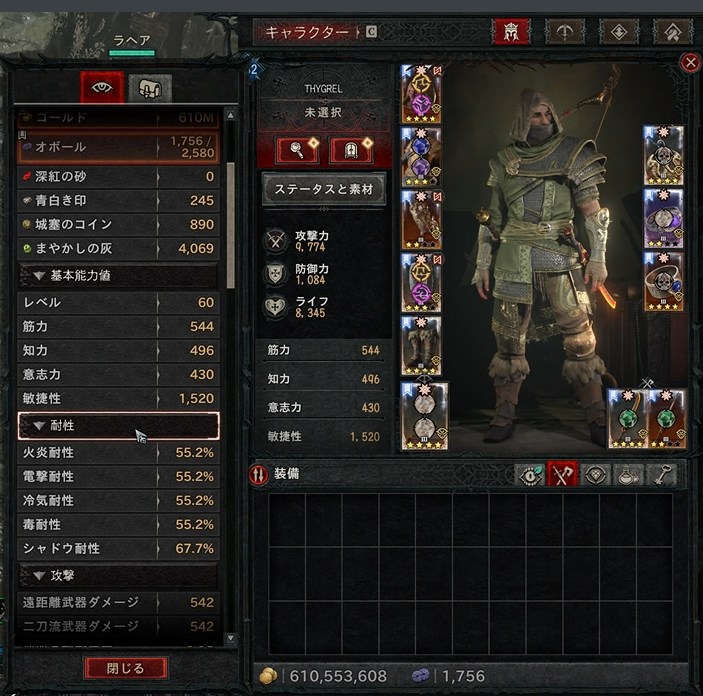Viewport: 703px width, 696px height.
Task: Select the equipped amulet slot with skull pendant
Action: tap(663, 155)
